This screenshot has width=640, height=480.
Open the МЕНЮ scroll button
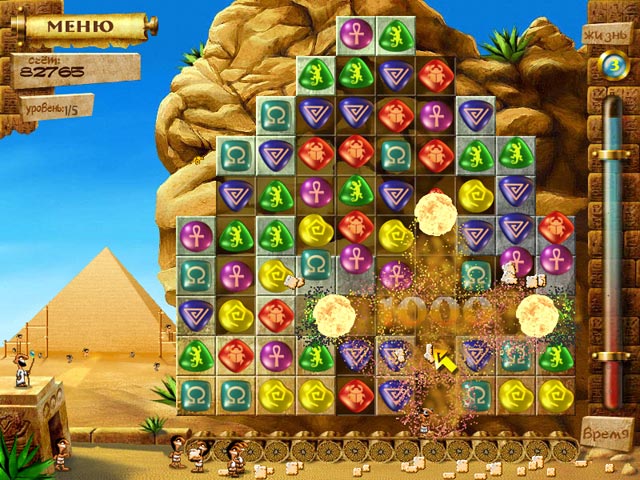click(82, 25)
